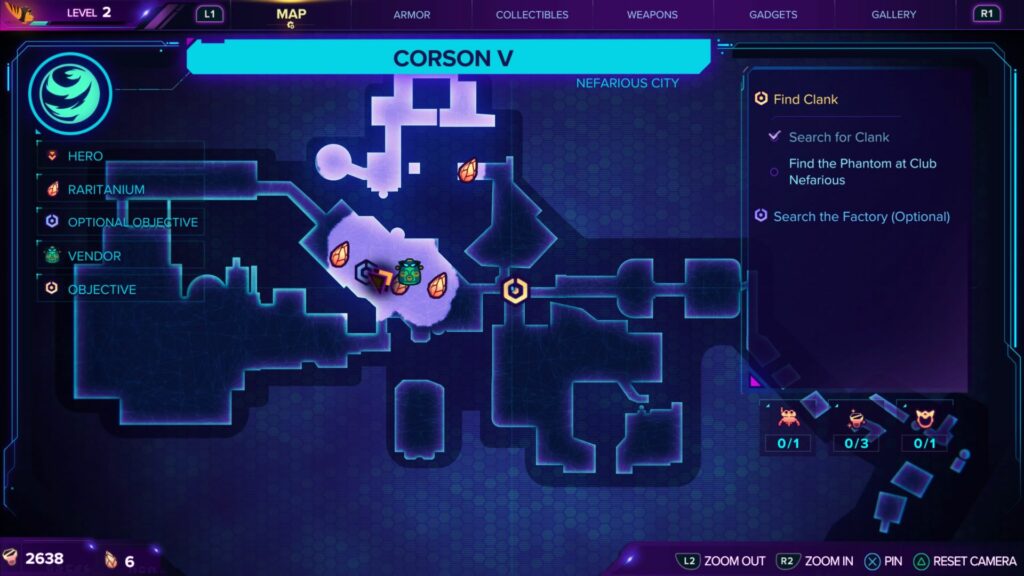Select Find the Phantom at Club Nefarious
This screenshot has height=576, width=1024.
(862, 172)
